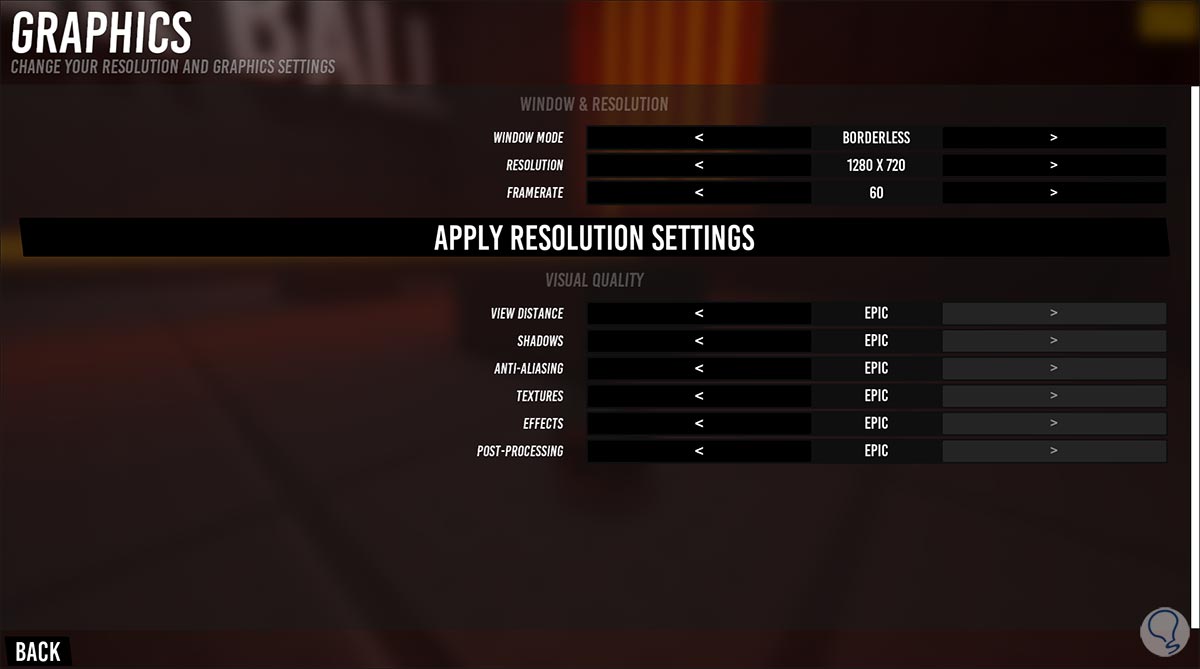Increase the Resolution setting
This screenshot has height=669, width=1200.
pyautogui.click(x=1054, y=165)
